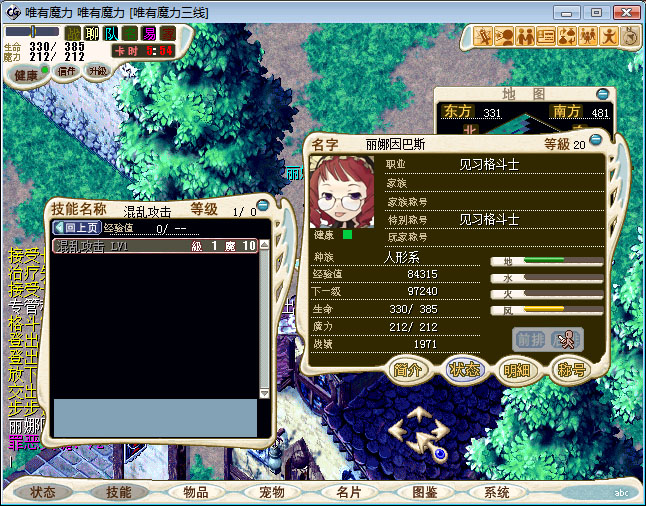Toggle the 前排 front row formation button

point(529,339)
